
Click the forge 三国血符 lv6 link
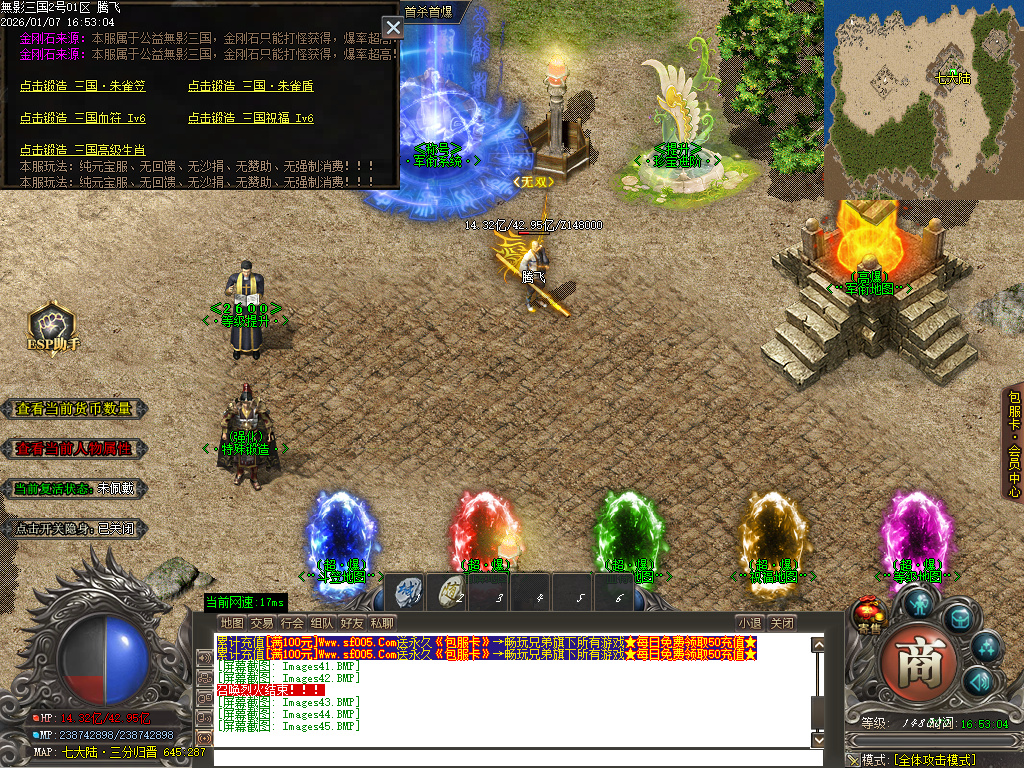point(83,118)
